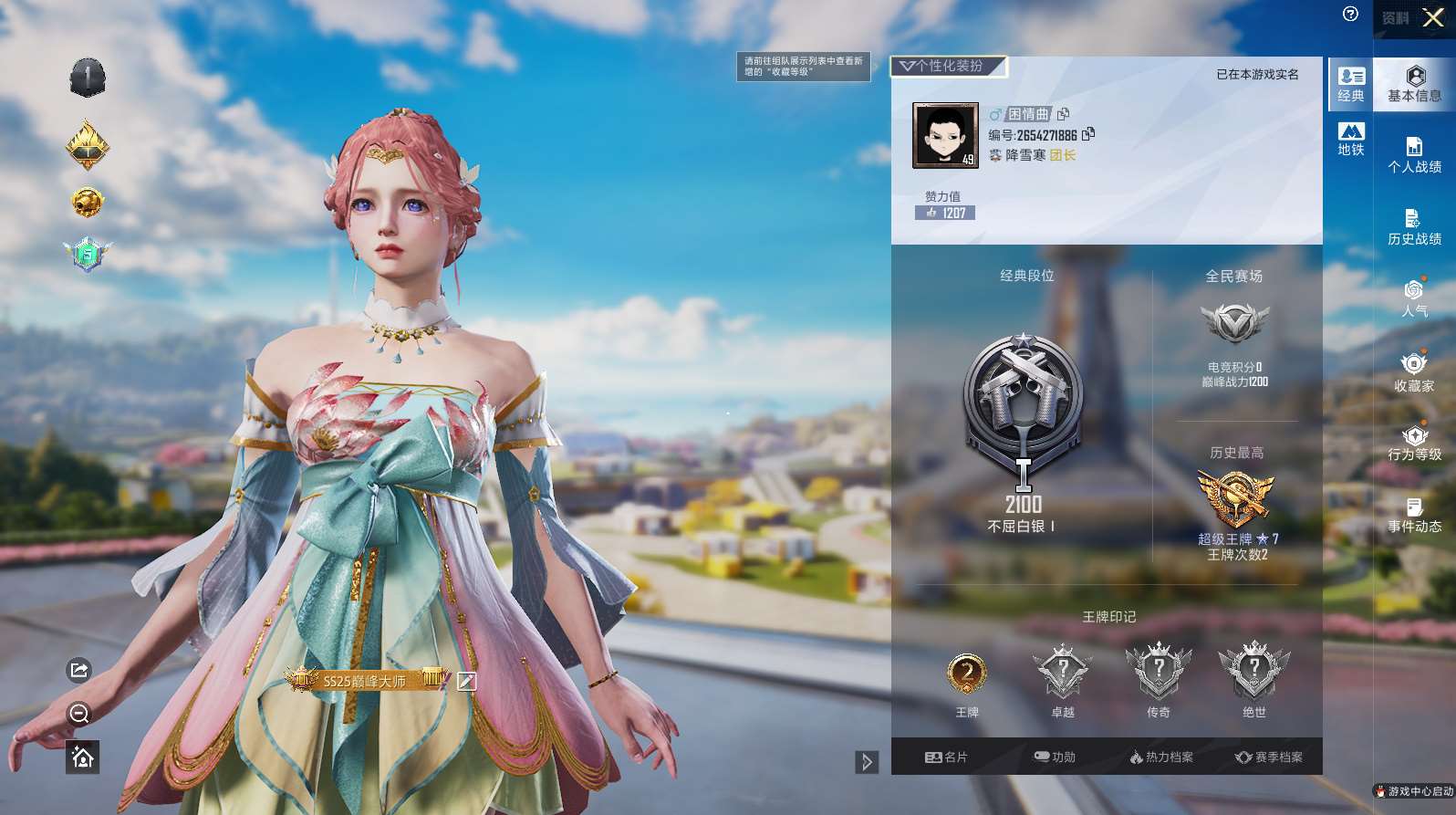Select the 经典 mode tab

pyautogui.click(x=1351, y=84)
